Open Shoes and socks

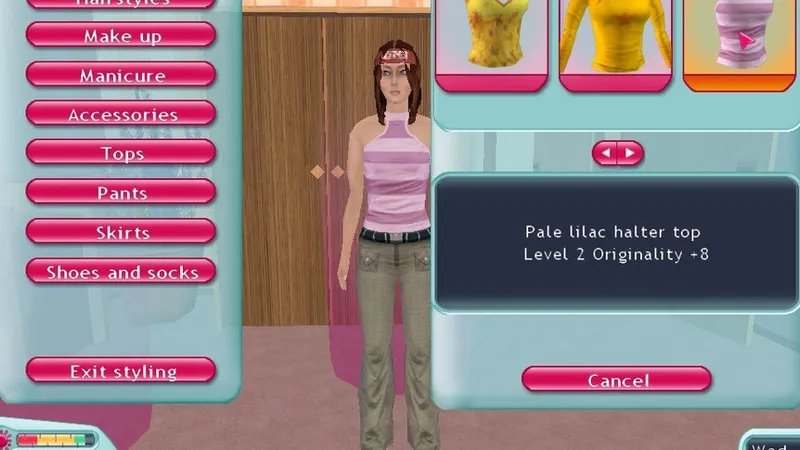point(121,272)
